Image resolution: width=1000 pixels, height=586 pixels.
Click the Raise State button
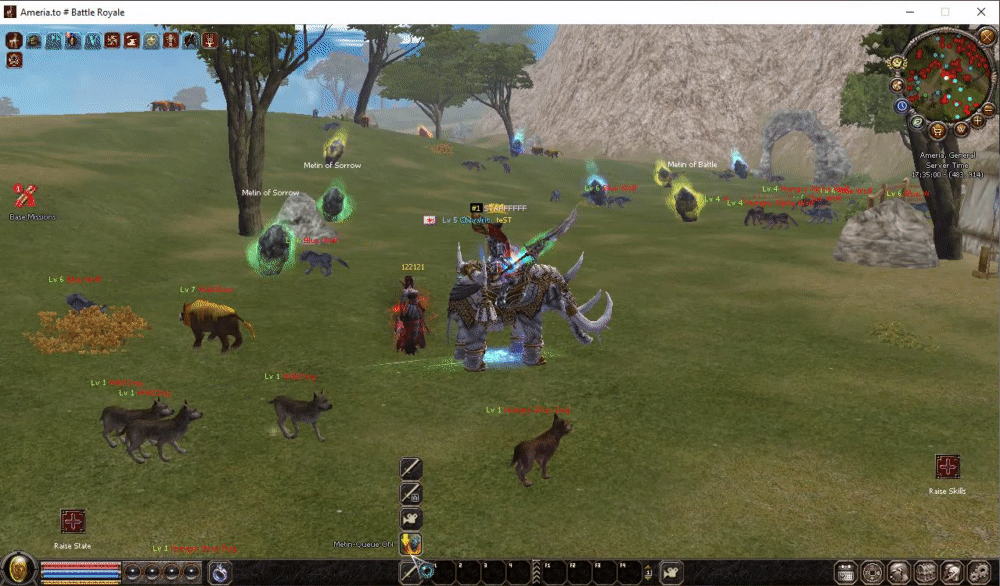tap(72, 521)
